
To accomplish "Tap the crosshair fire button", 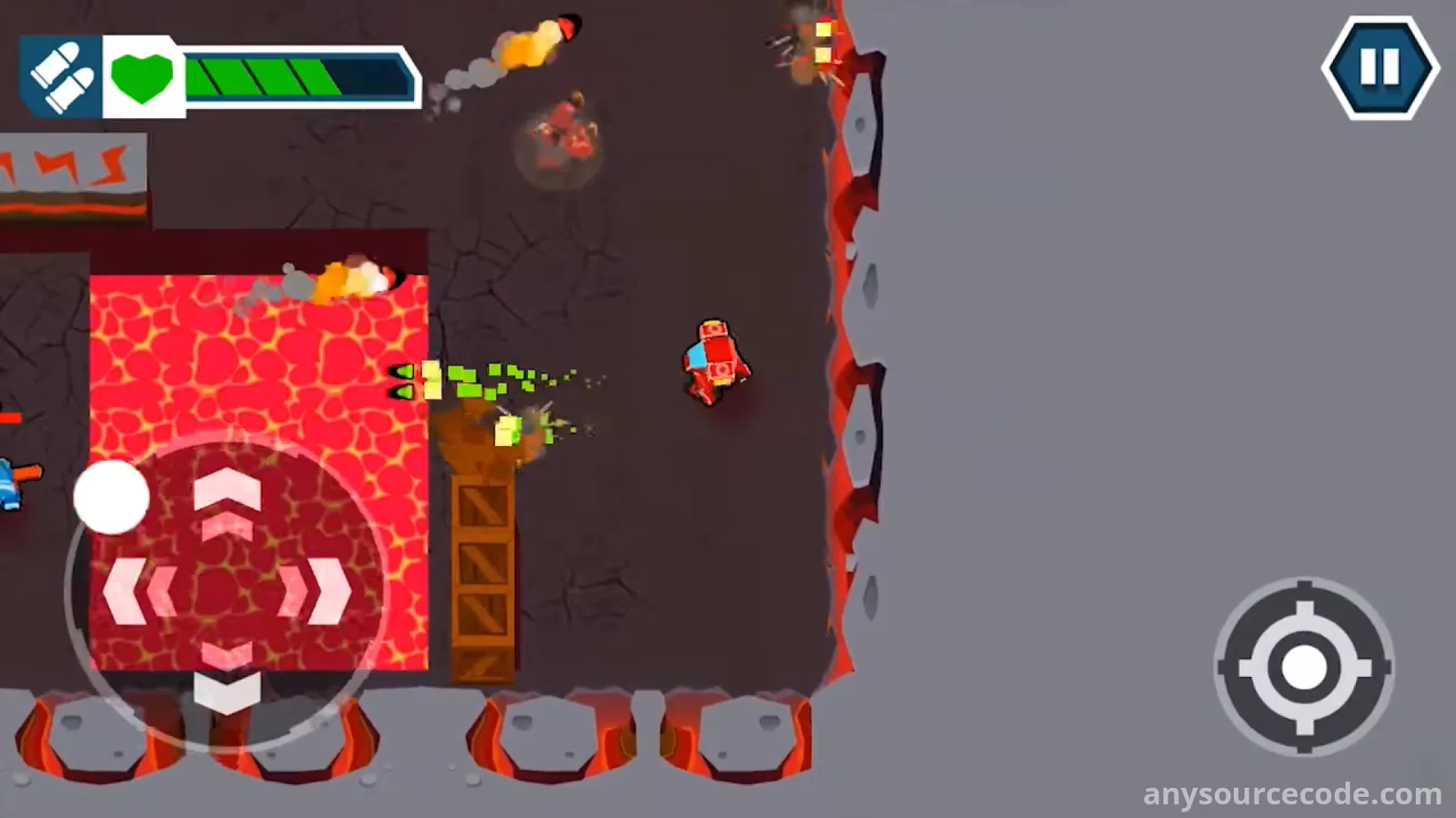I will (x=1303, y=667).
